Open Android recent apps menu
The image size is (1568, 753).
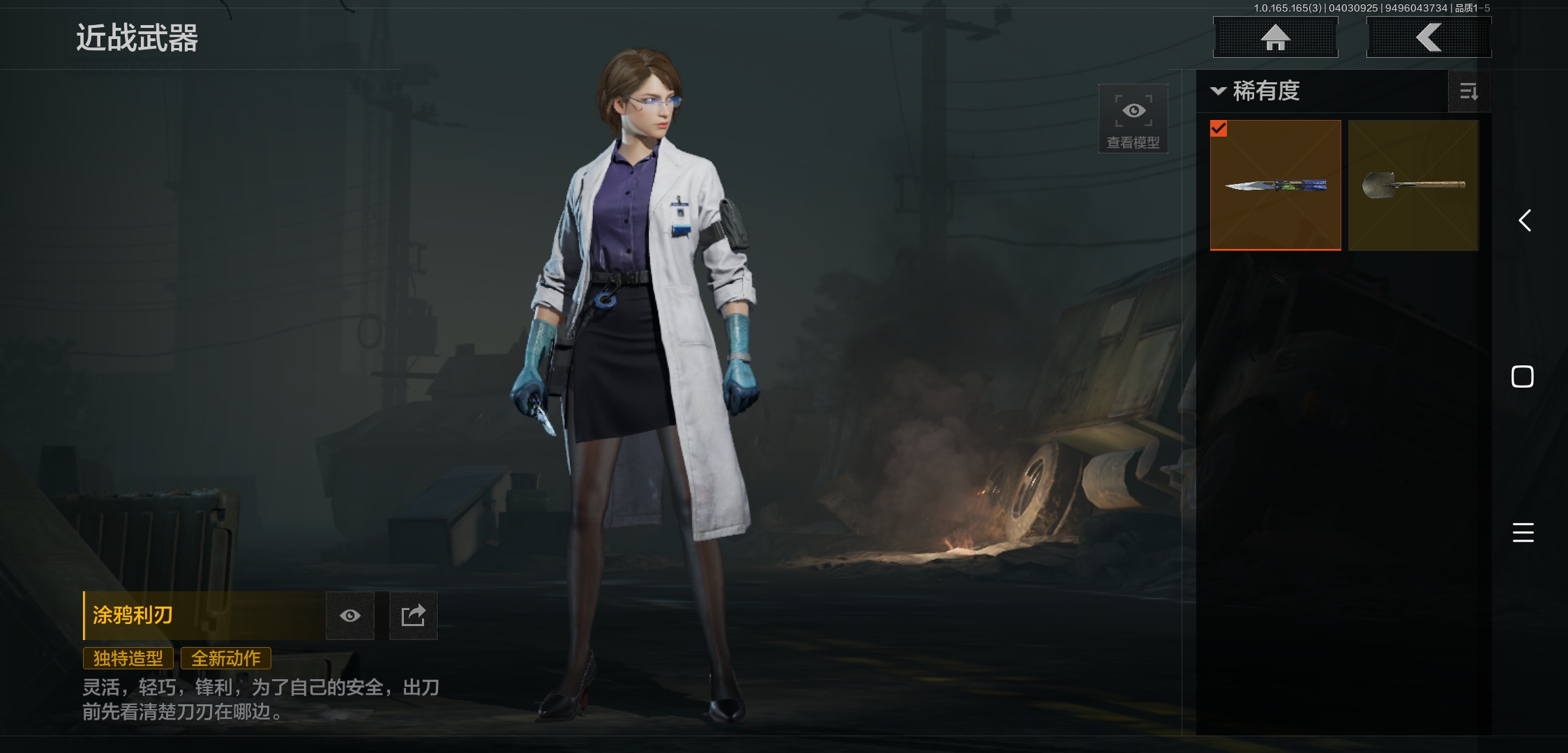[1523, 533]
